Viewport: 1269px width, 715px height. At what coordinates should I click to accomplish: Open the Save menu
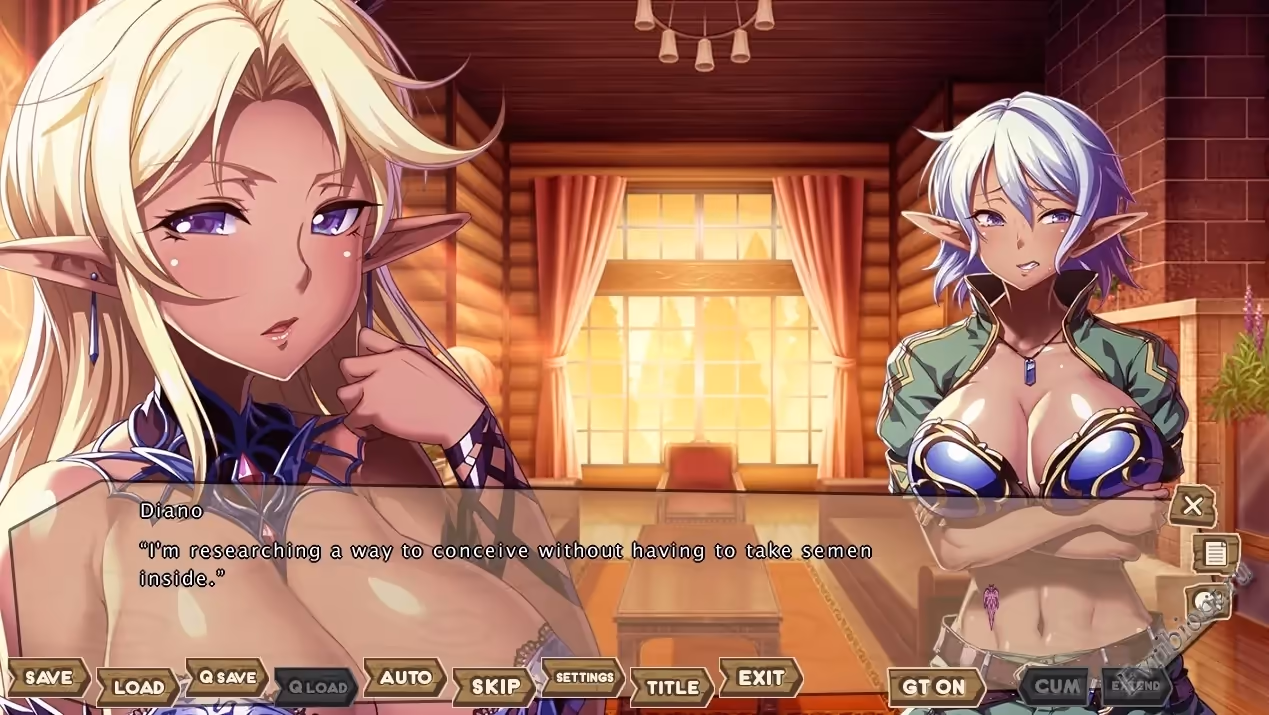tap(49, 677)
